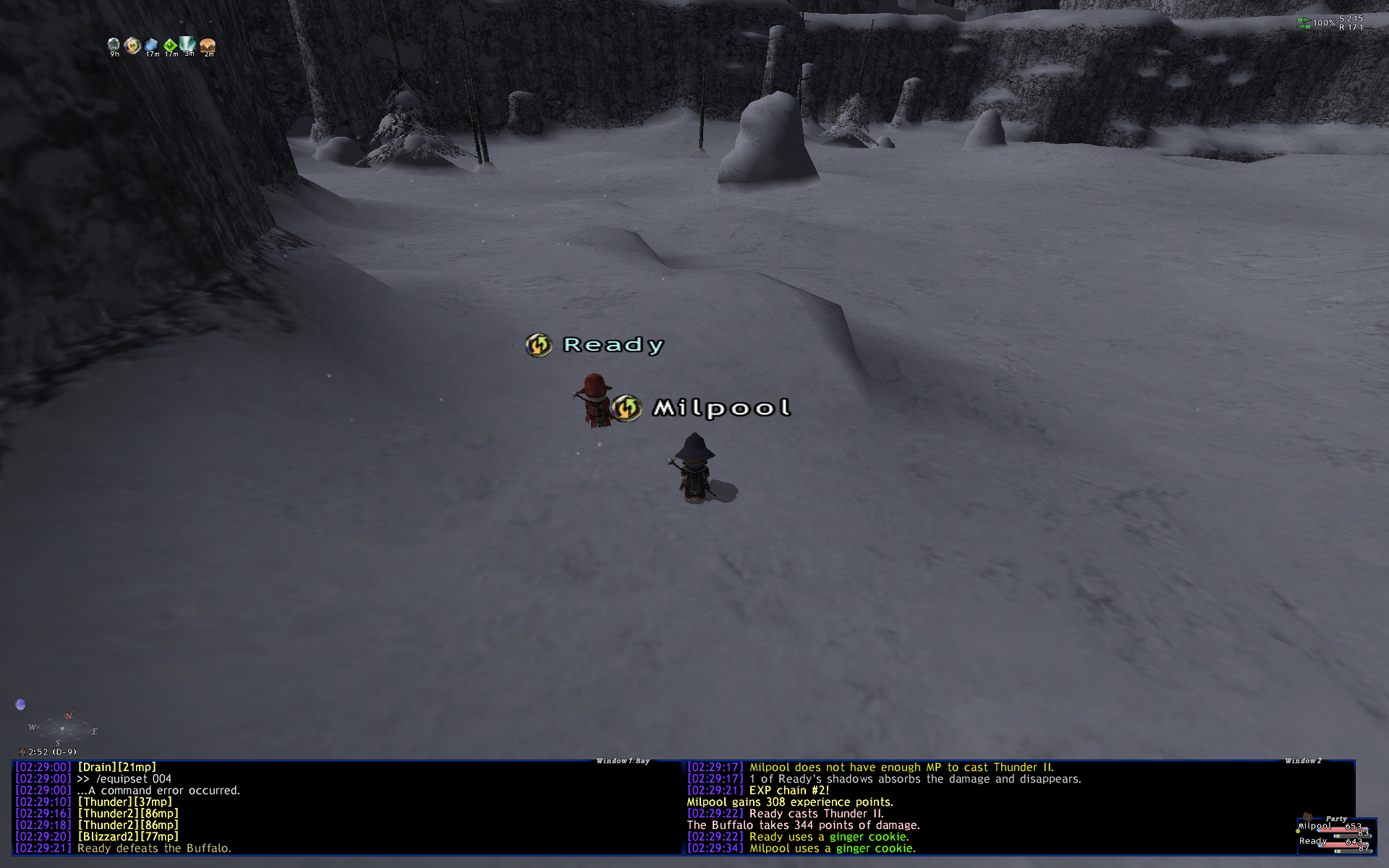This screenshot has height=868, width=1389.
Task: Open the compass in the lower left
Action: pos(62,727)
